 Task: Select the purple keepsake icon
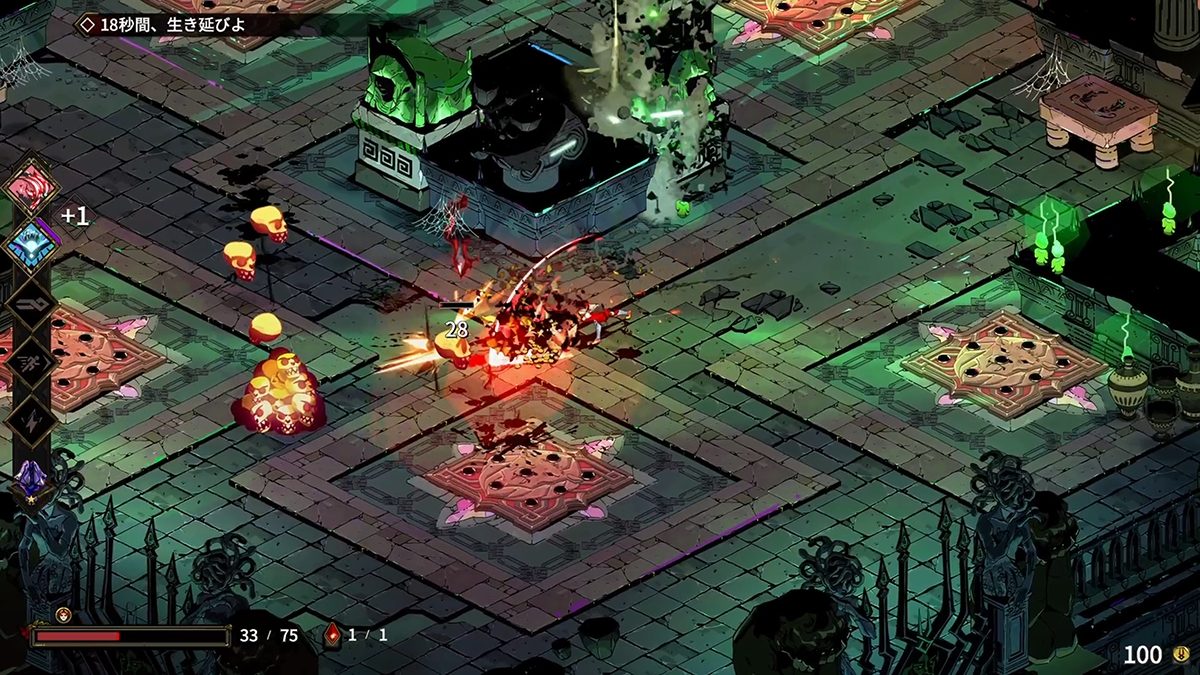point(30,478)
